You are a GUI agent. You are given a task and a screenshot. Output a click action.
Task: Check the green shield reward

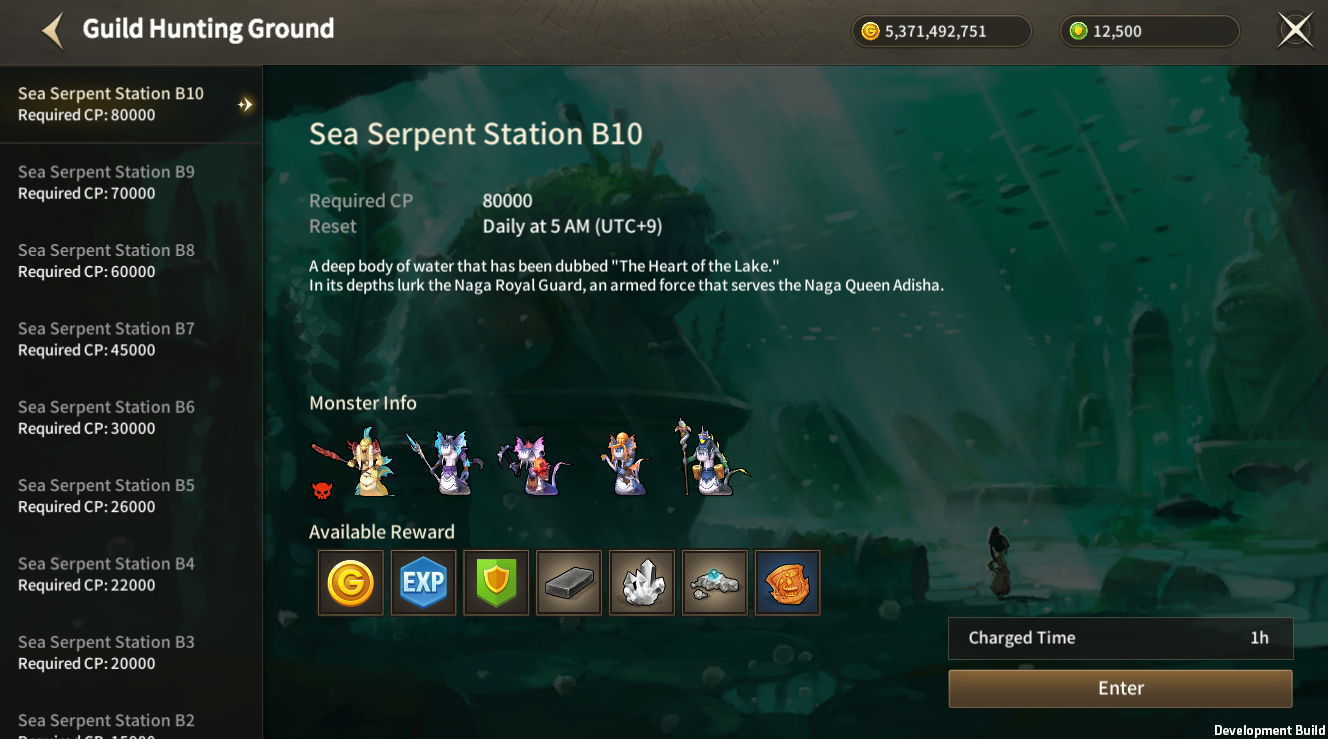pyautogui.click(x=496, y=582)
